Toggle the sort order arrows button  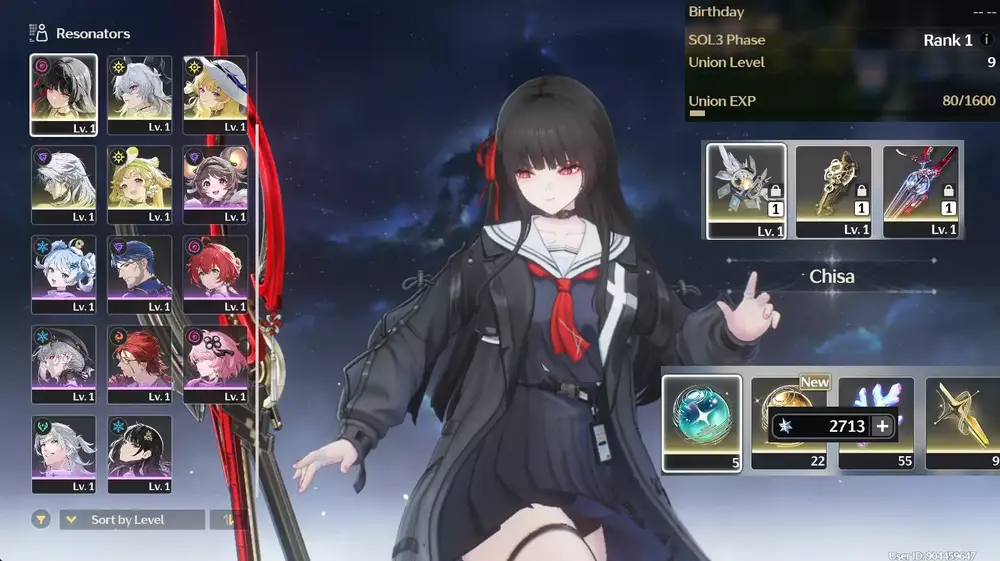point(229,520)
